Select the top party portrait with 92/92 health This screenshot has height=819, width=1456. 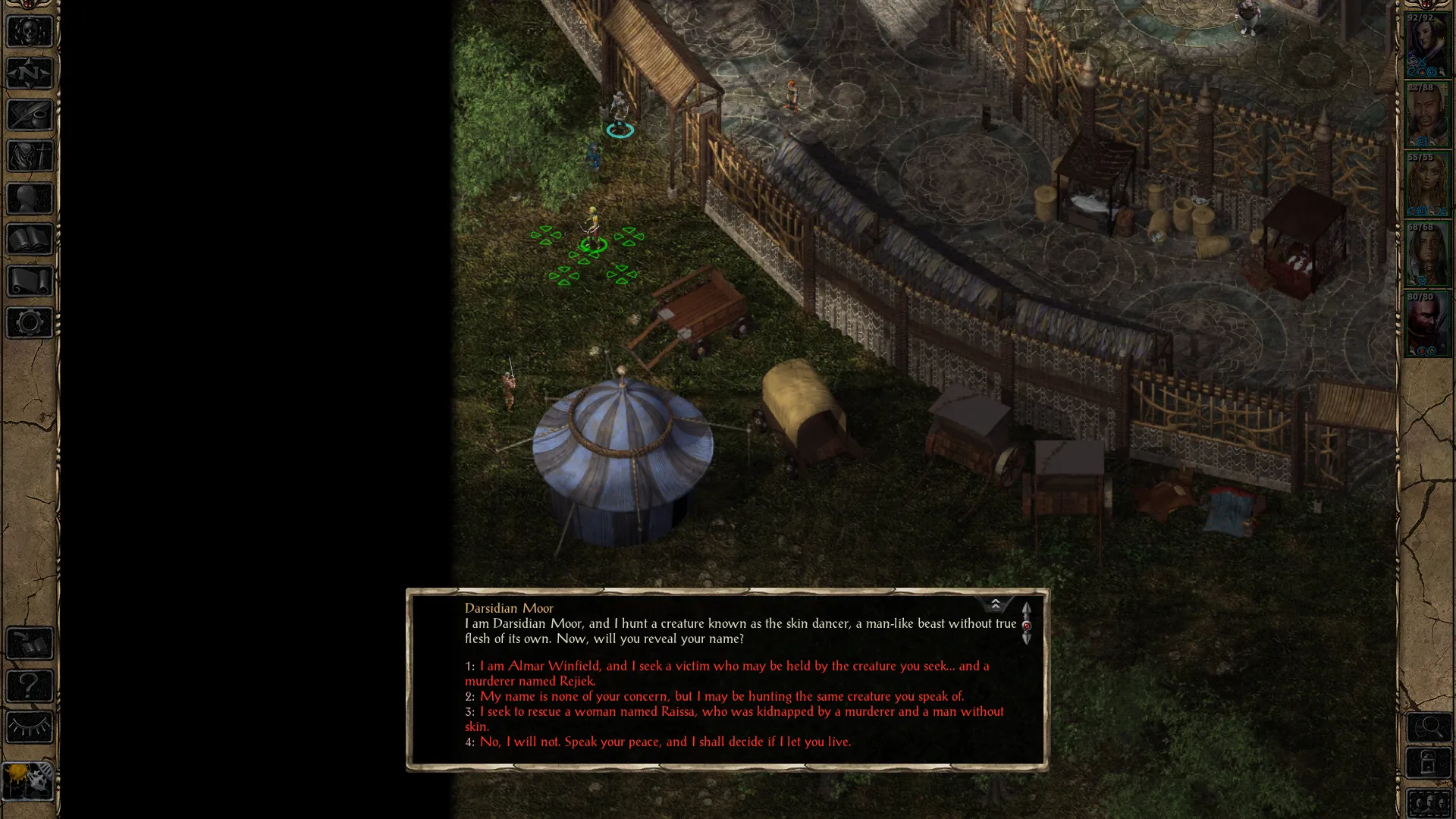pyautogui.click(x=1427, y=47)
